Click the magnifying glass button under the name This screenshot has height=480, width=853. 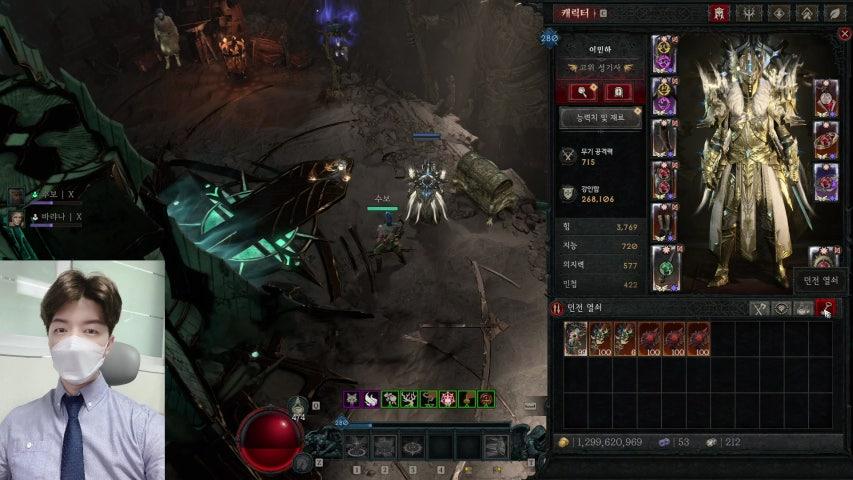click(x=583, y=92)
